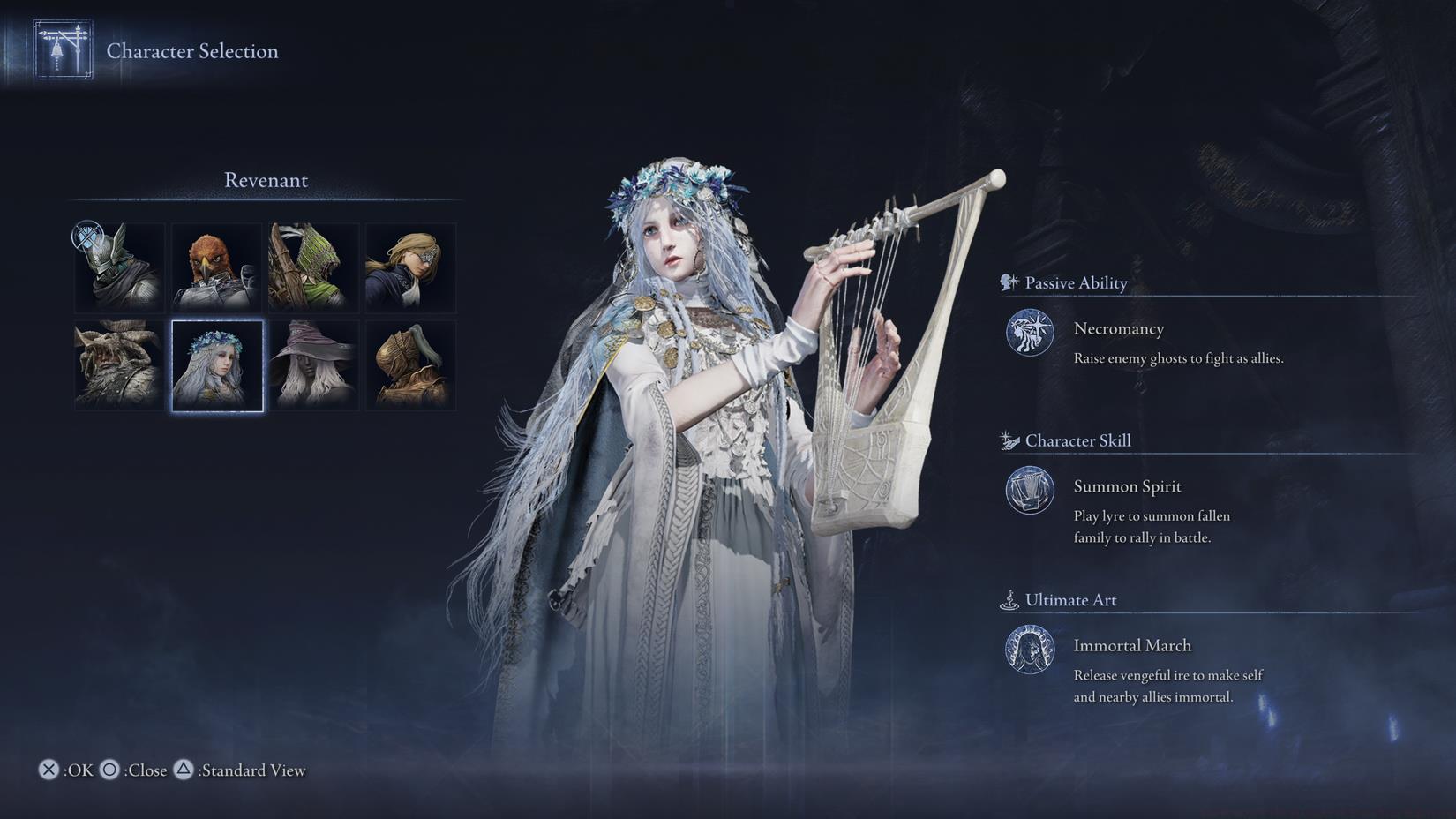Select the Necromancy passive ability icon

click(x=1029, y=334)
